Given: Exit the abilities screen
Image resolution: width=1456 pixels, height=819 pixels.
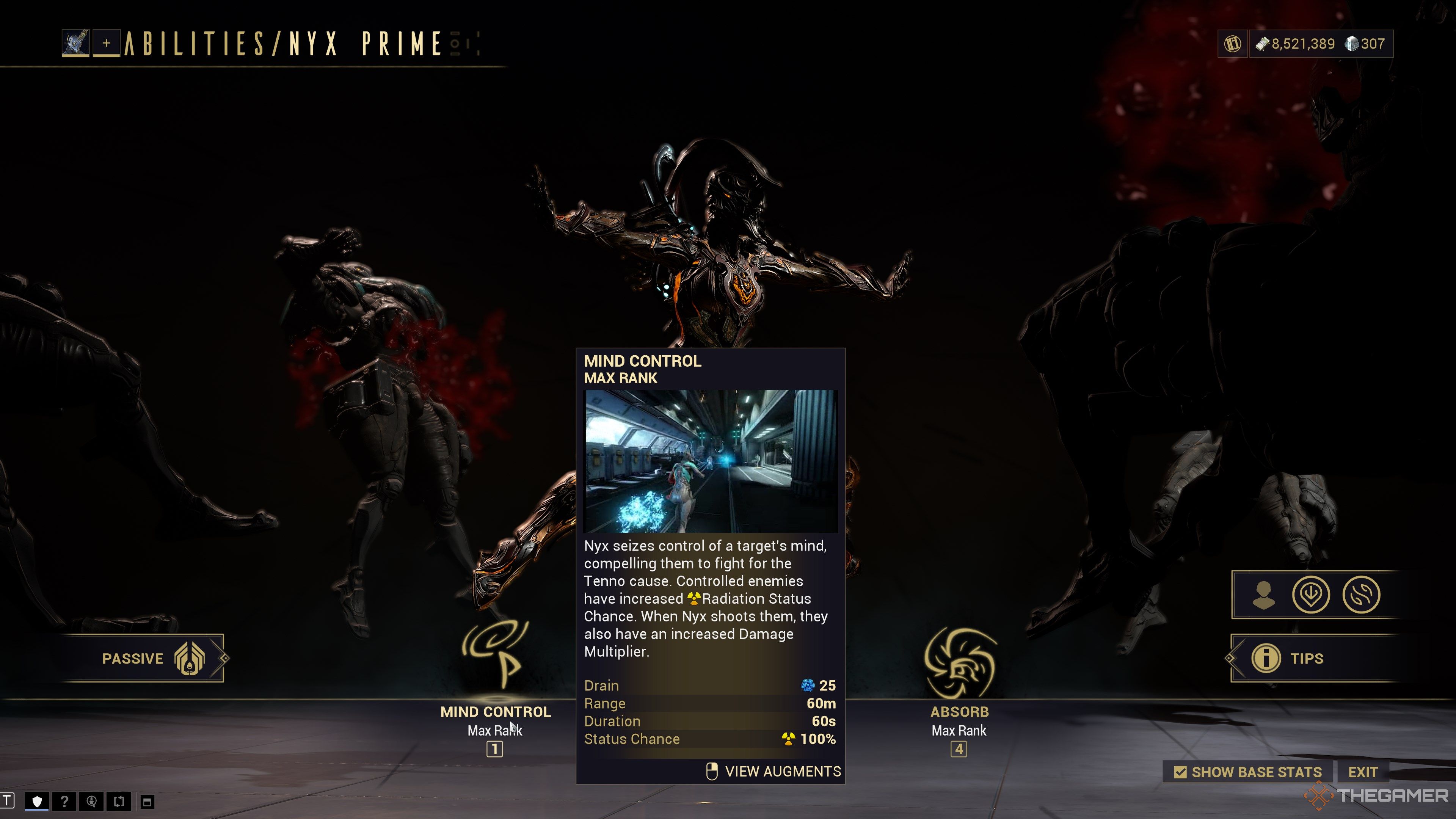Looking at the screenshot, I should (x=1362, y=772).
